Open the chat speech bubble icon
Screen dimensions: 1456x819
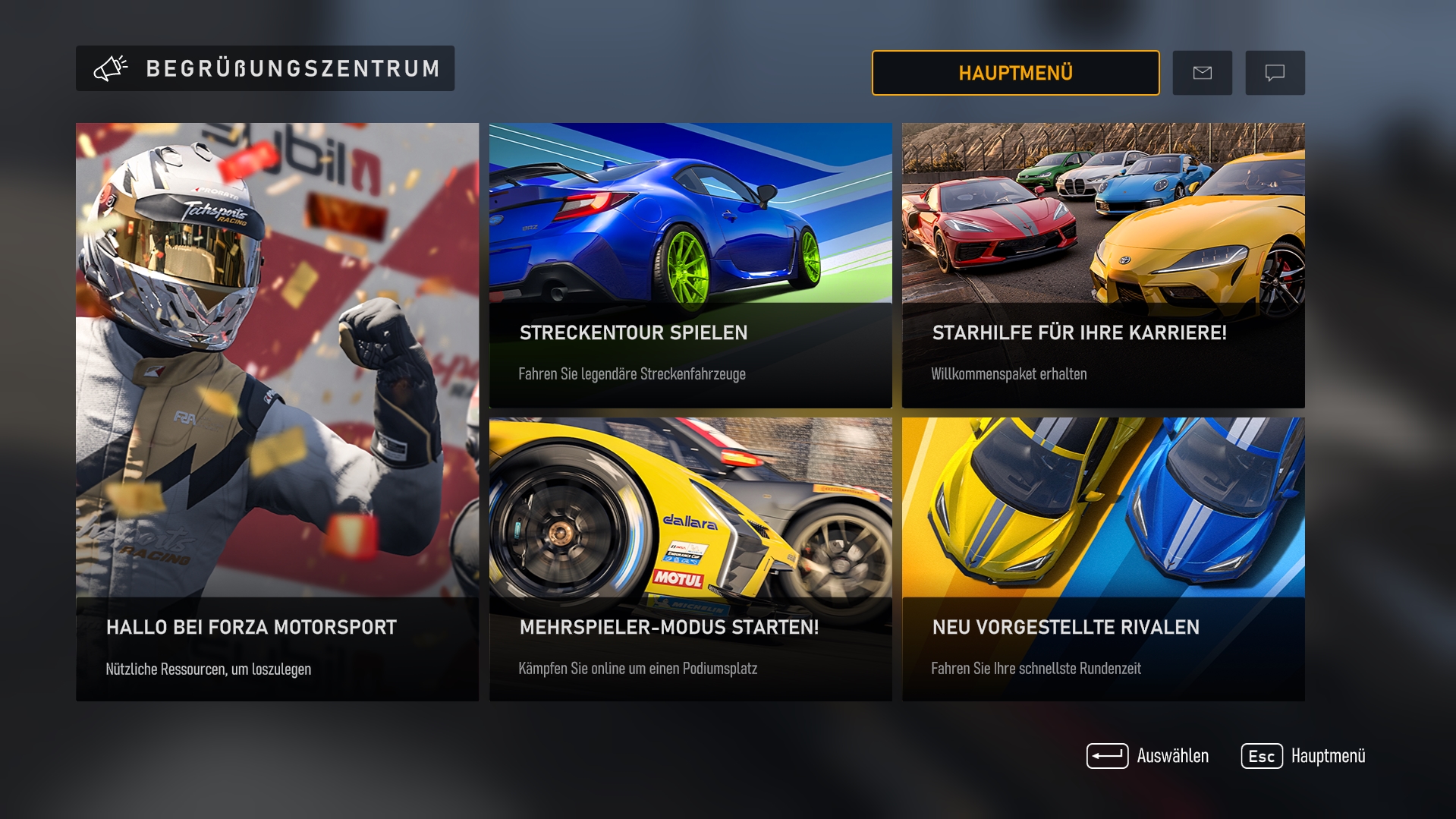tap(1275, 72)
